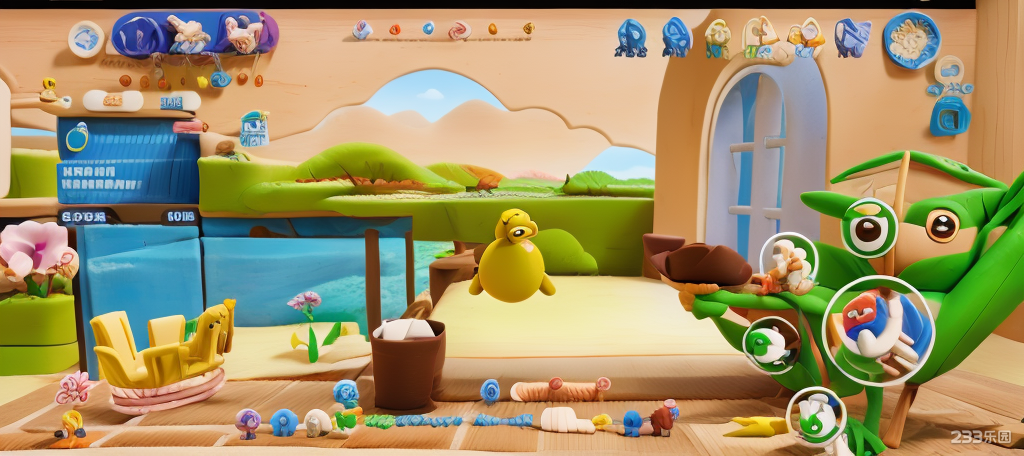Screen dimensions: 1024x456
Task: Activate the yellow ring icon on blue panel
Action: click(x=77, y=136)
